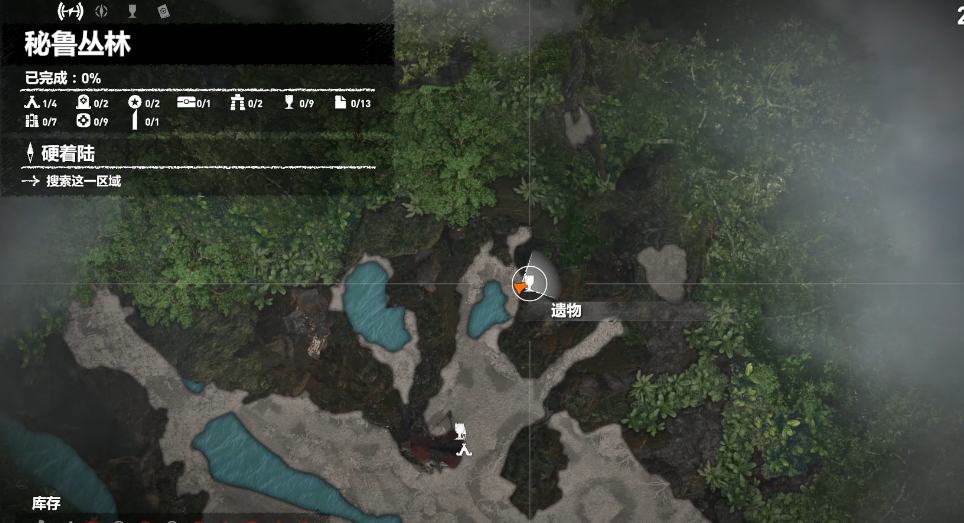Open the 库存 inventory panel
The width and height of the screenshot is (964, 523).
(x=48, y=503)
